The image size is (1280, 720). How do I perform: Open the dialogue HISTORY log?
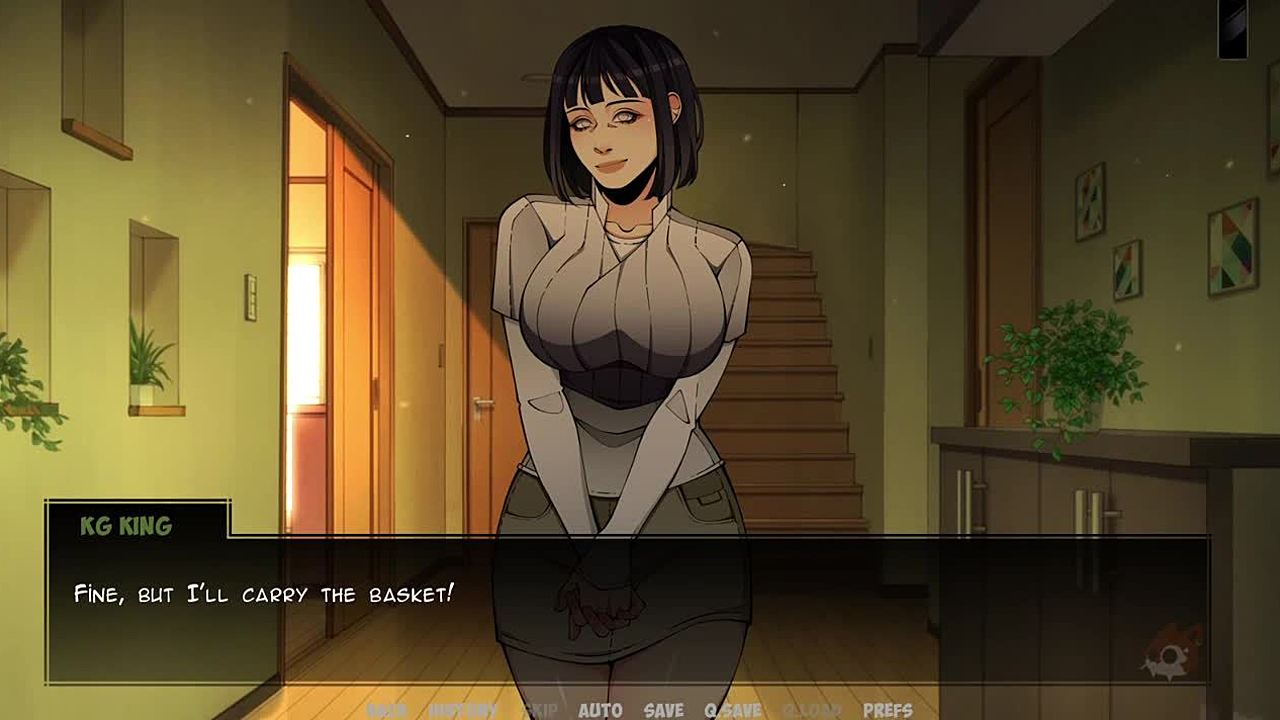click(463, 710)
